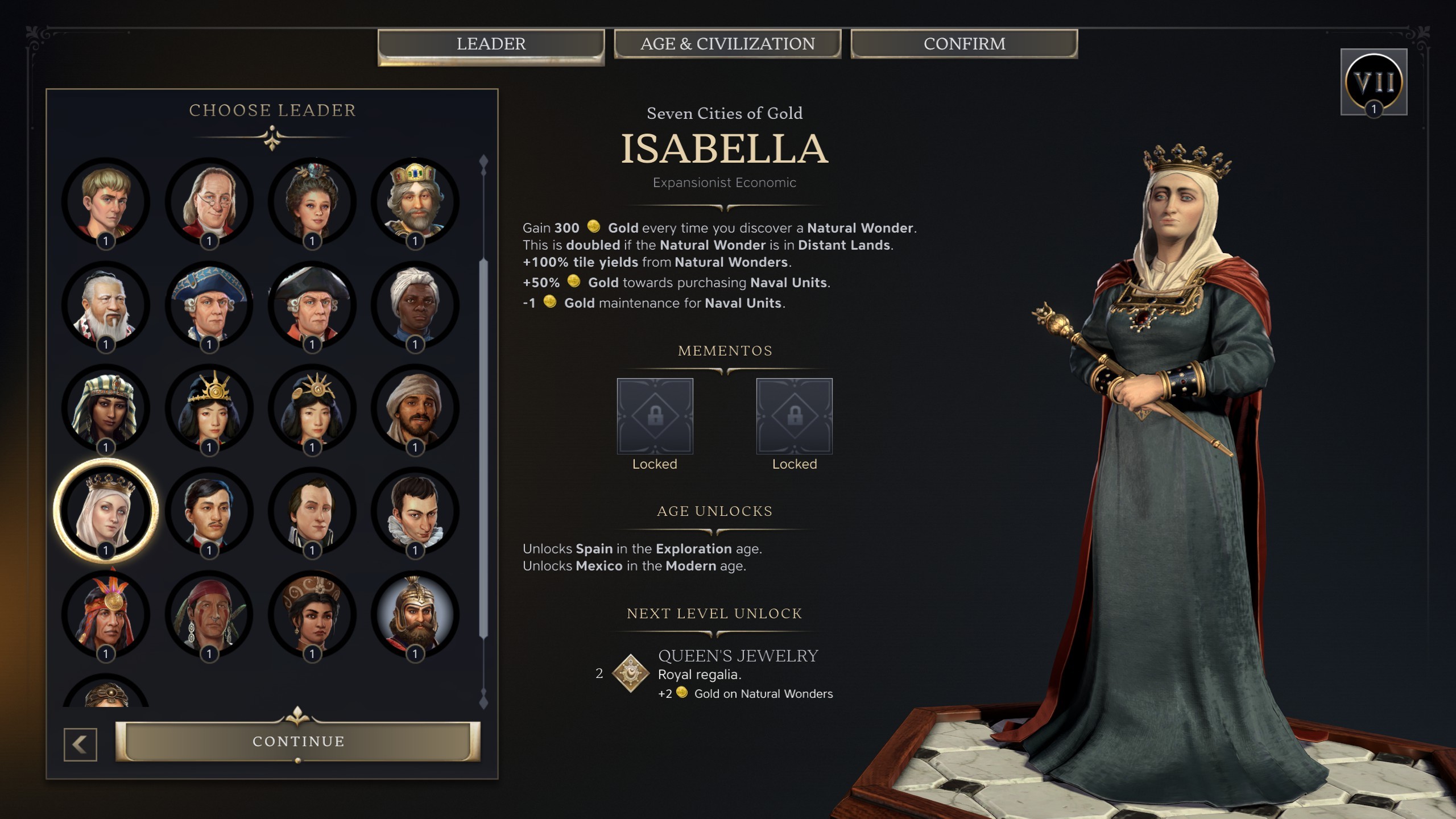Click the Queen's Jewelry memento icon
The width and height of the screenshot is (1456, 819).
(x=630, y=673)
